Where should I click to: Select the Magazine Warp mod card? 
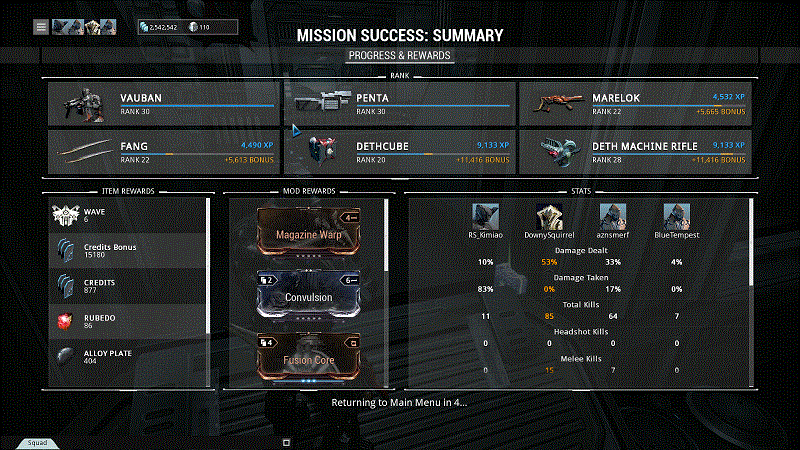point(308,232)
